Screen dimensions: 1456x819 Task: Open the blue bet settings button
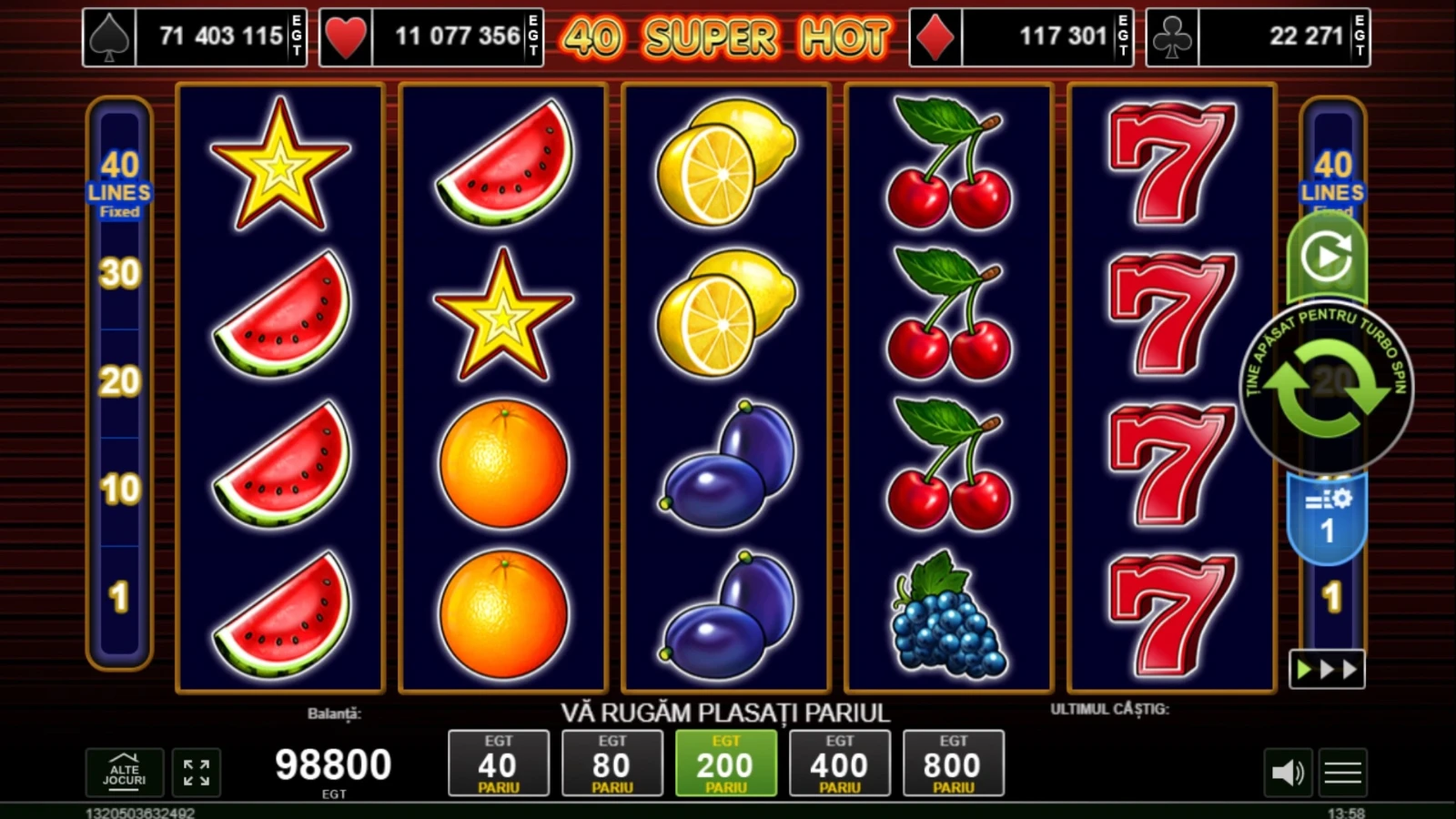(1327, 516)
